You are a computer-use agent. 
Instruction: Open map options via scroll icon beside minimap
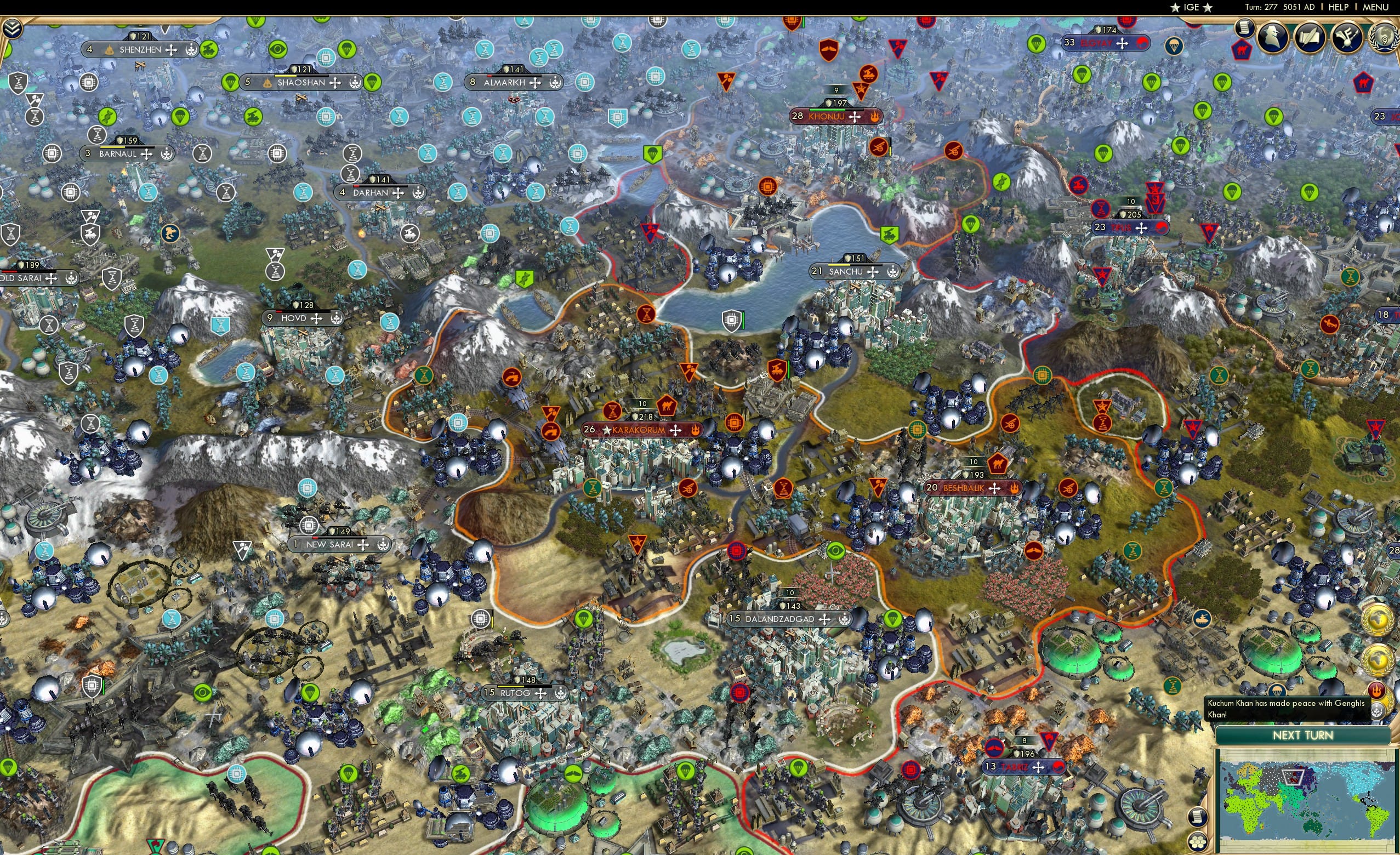click(x=1198, y=818)
